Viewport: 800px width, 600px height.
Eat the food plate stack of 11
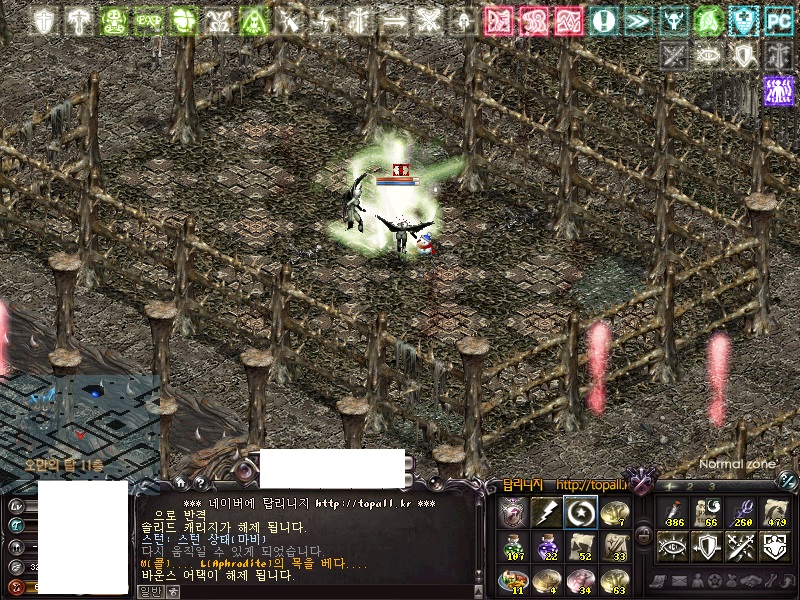pos(513,580)
